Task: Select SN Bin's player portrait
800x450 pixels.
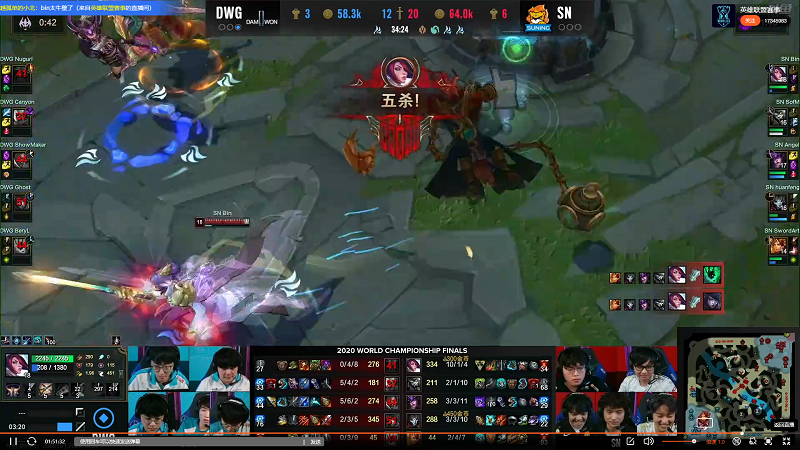Action: pyautogui.click(x=779, y=77)
